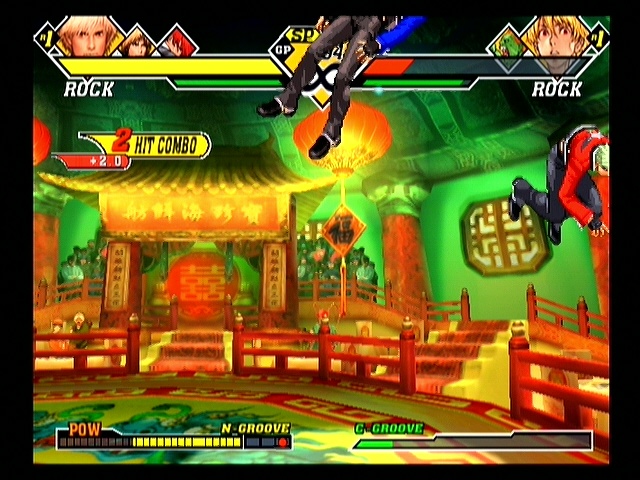Select player one's Rock portrait
Screen dimensions: 640x480
coord(85,36)
